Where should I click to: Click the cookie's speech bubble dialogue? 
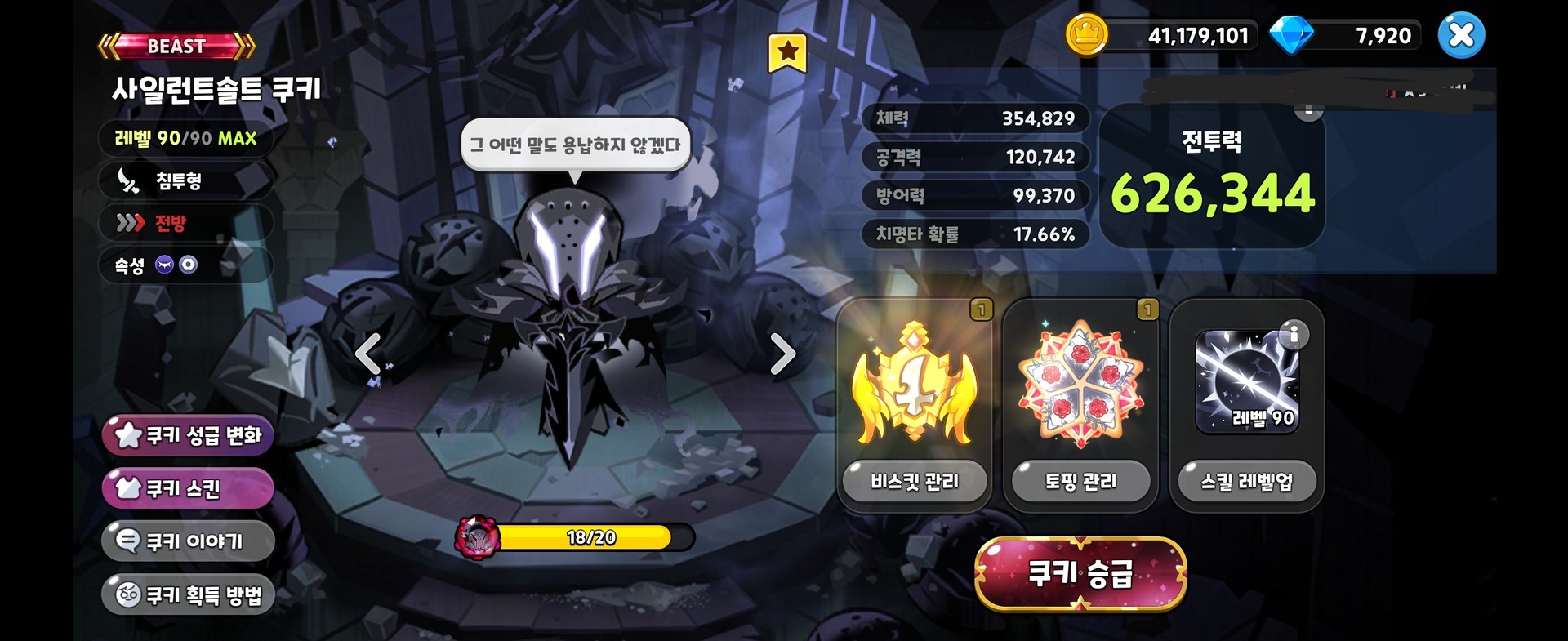coord(577,144)
